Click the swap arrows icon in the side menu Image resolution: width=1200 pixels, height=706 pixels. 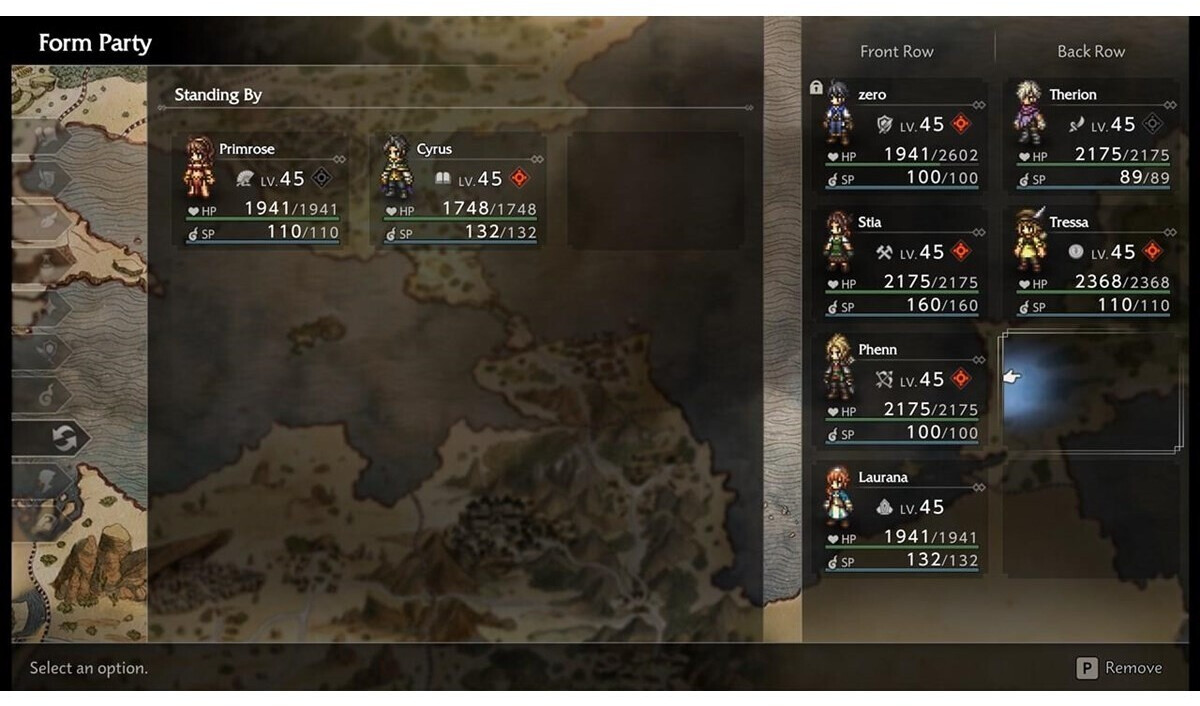[x=64, y=438]
